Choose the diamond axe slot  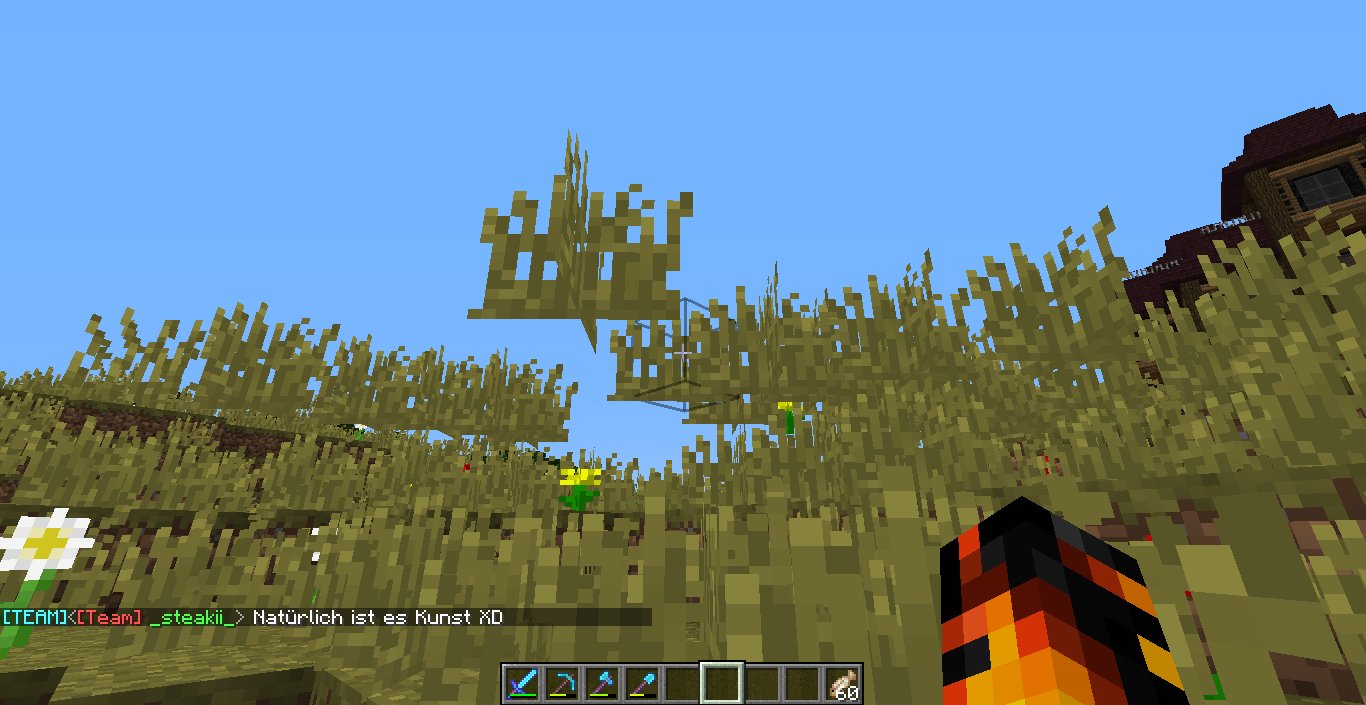coord(603,684)
